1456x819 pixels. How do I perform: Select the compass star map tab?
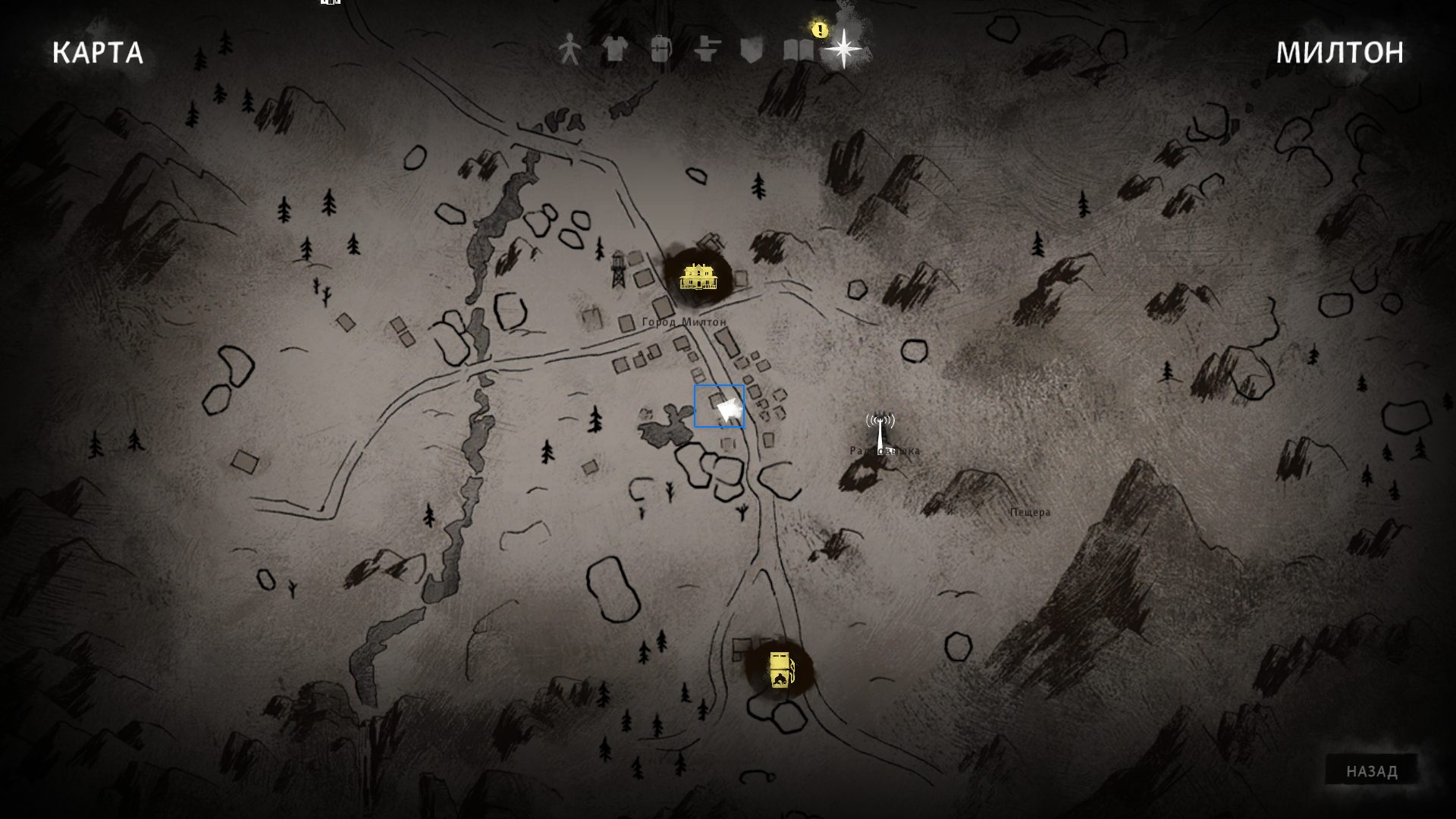pos(843,50)
